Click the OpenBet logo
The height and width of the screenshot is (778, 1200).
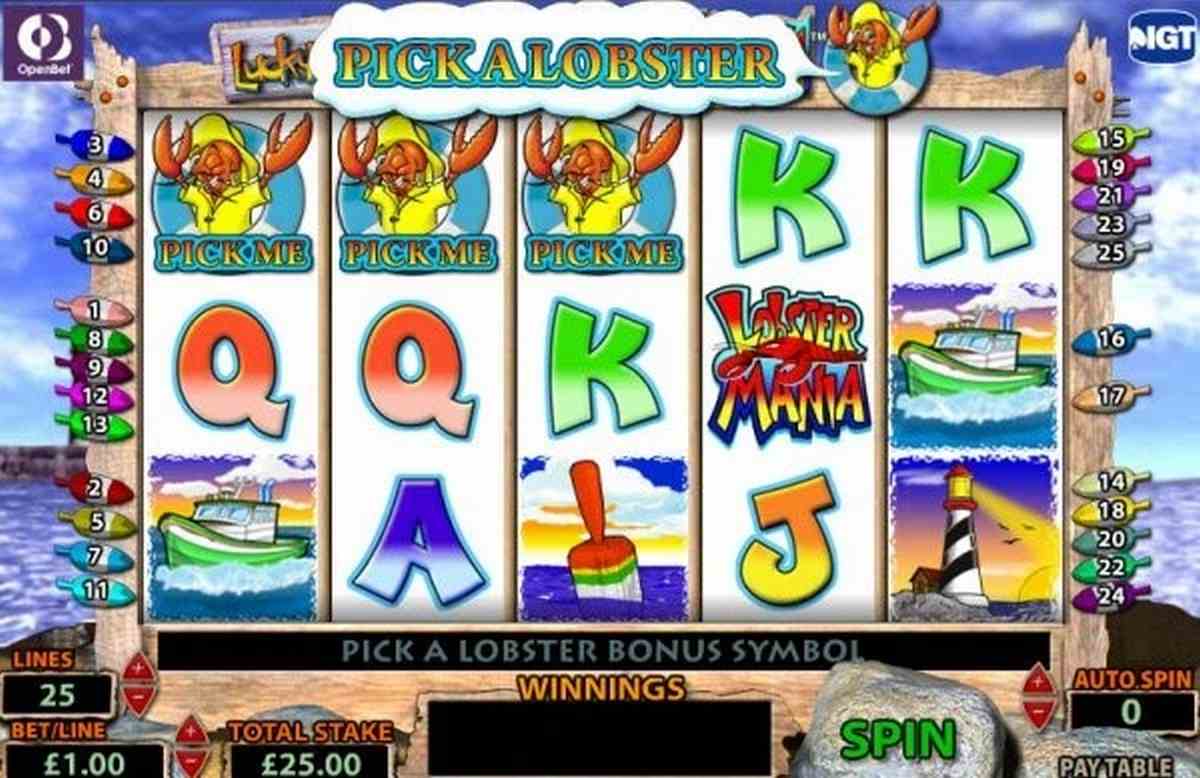pyautogui.click(x=43, y=41)
